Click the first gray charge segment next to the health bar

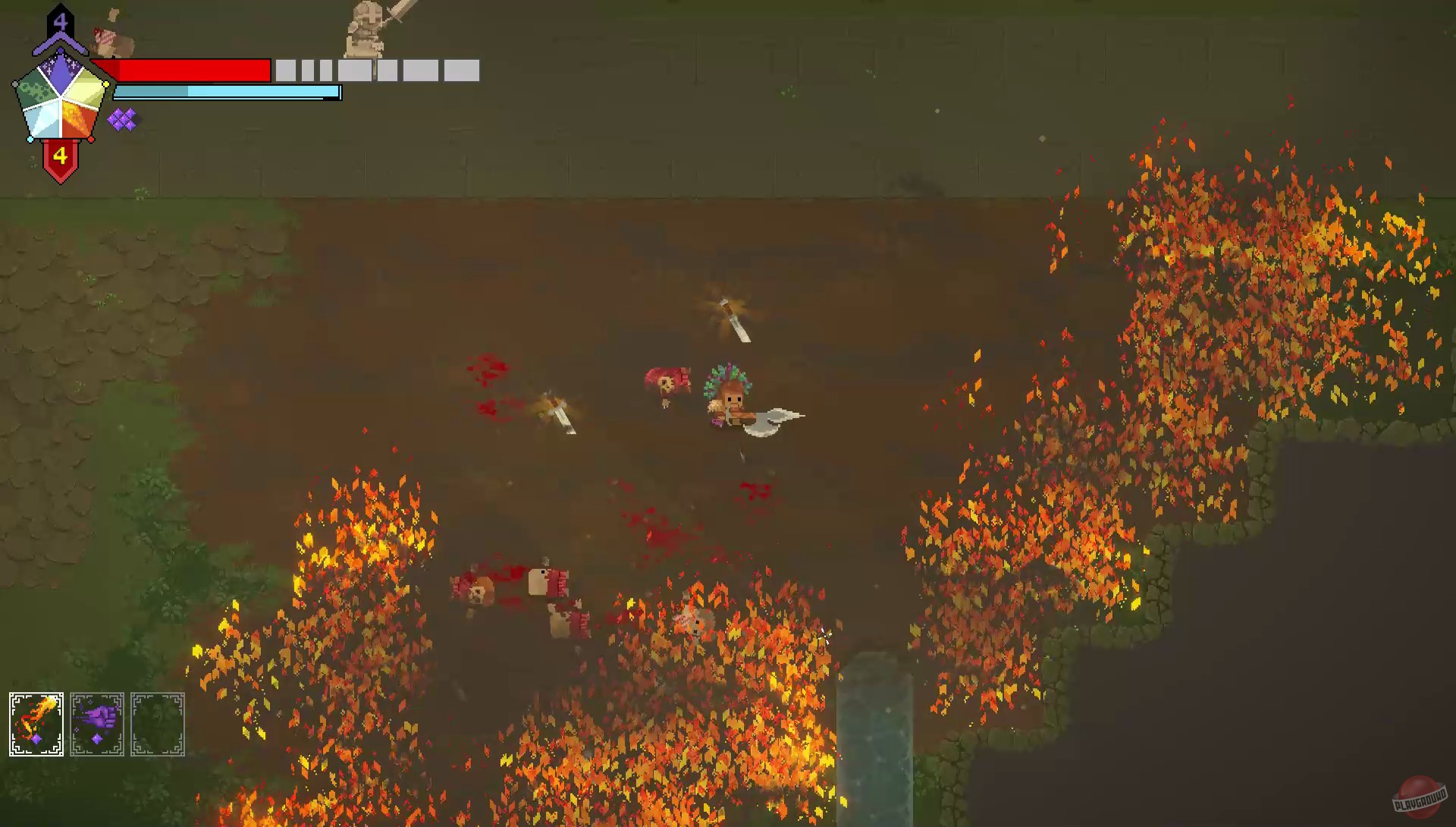pos(284,70)
